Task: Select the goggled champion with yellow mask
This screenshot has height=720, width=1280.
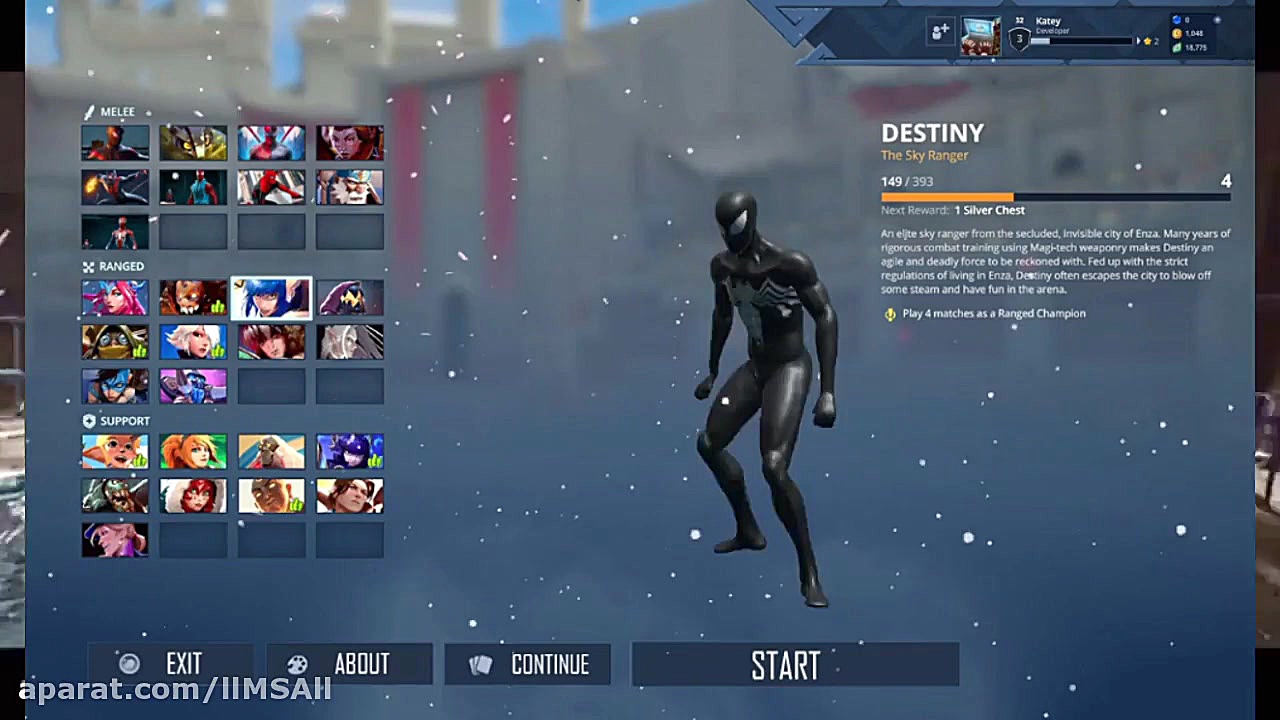Action: [x=115, y=342]
